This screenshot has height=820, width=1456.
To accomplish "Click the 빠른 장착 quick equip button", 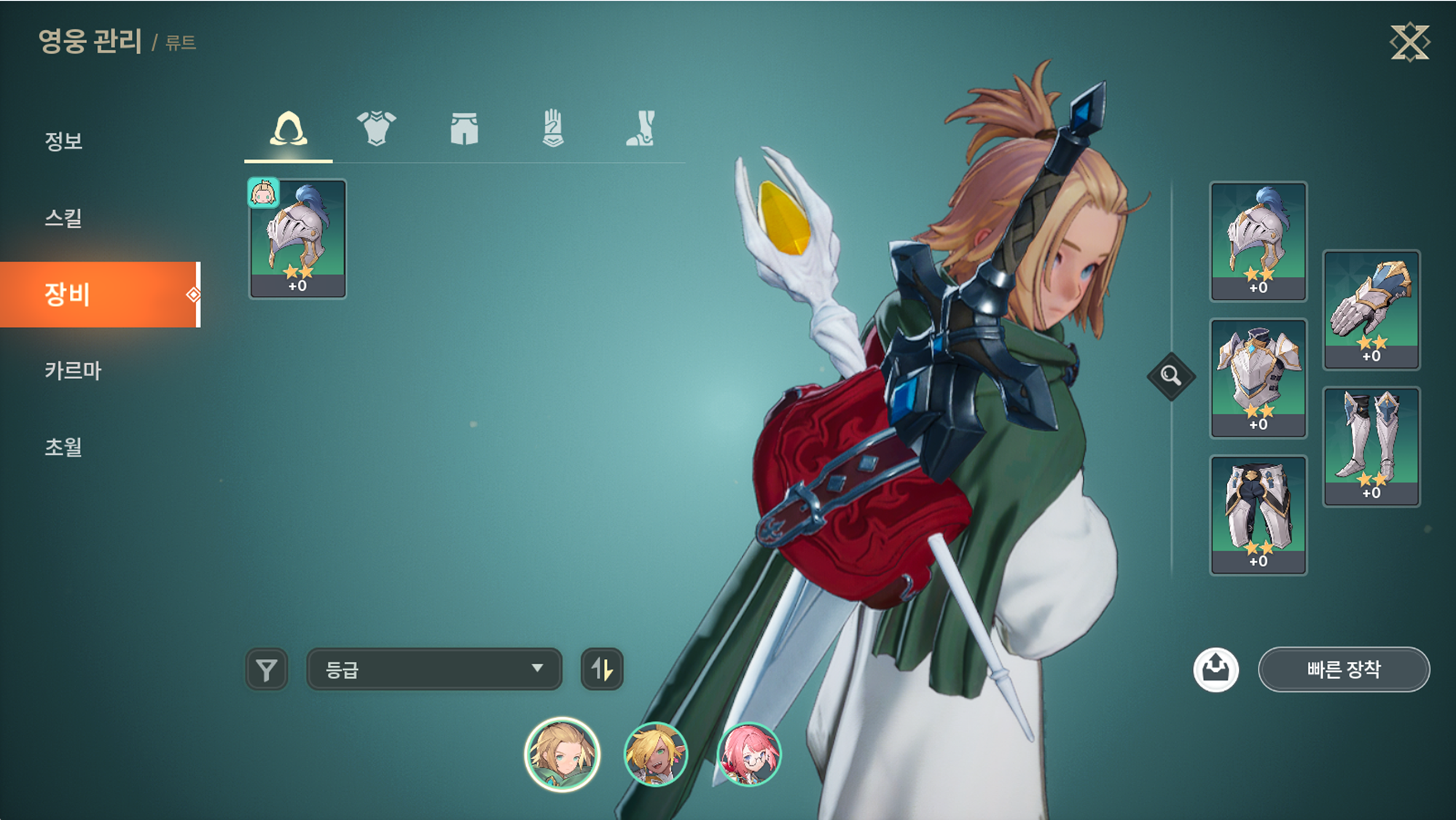I will [1343, 669].
